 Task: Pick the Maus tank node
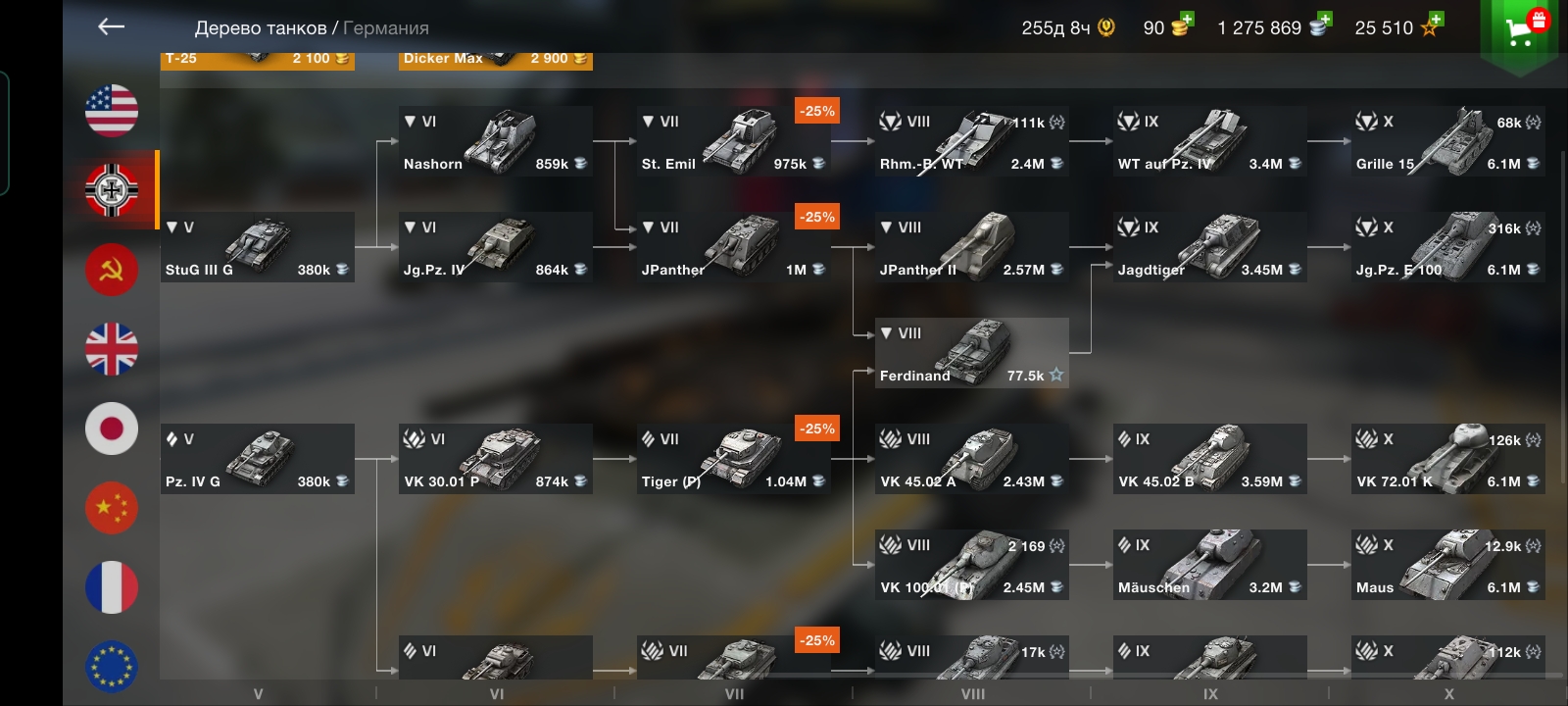click(1447, 565)
